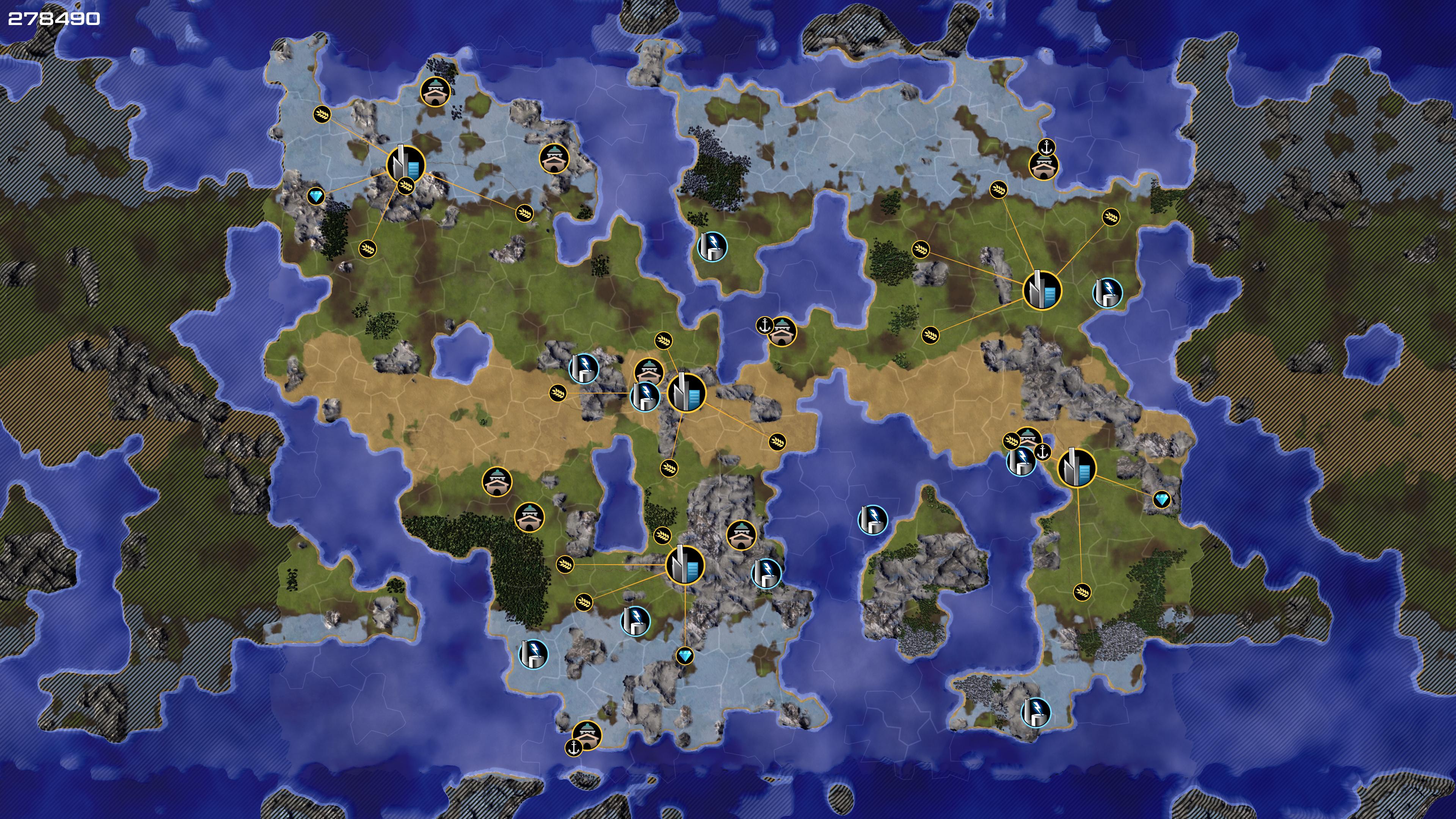This screenshot has width=1456, height=819.
Task: Click the diamond icon linked to the southern city
Action: click(x=685, y=656)
